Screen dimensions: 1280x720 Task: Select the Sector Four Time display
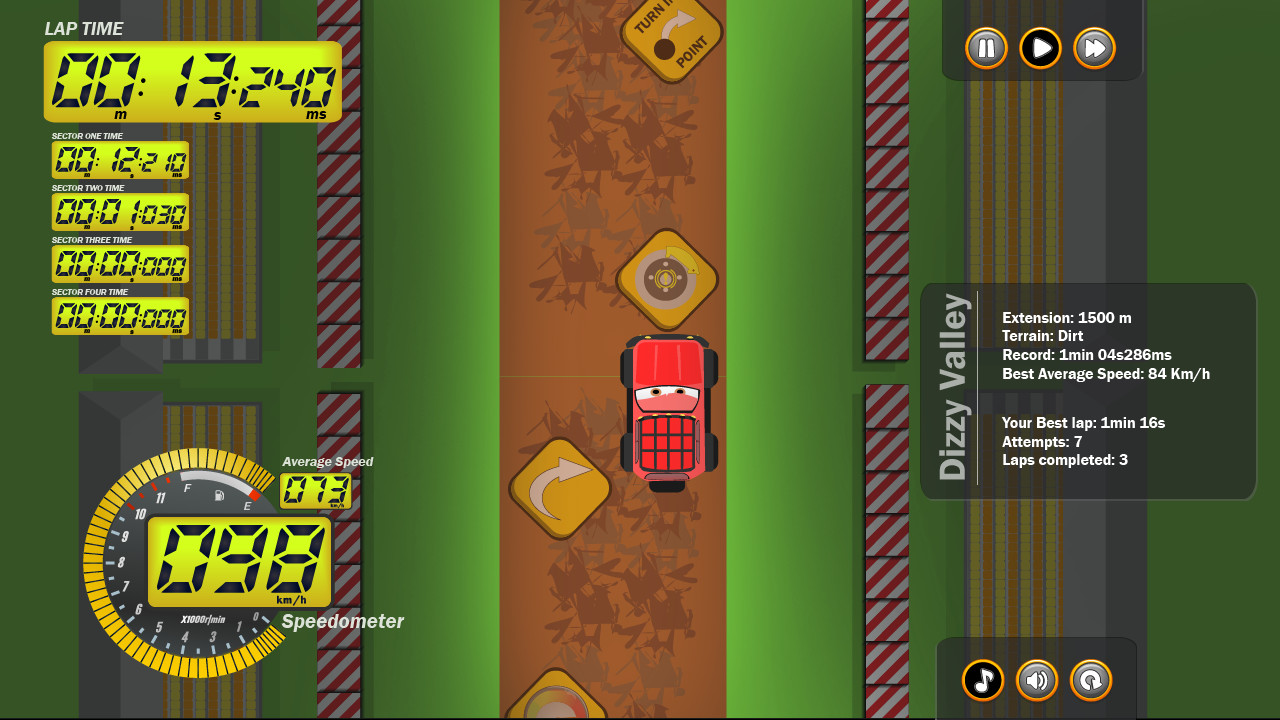pos(120,316)
